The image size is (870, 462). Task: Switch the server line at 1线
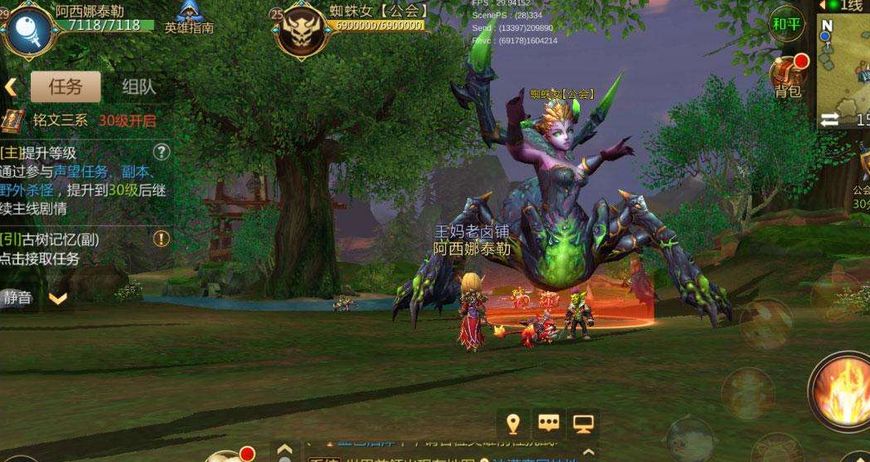pyautogui.click(x=846, y=5)
